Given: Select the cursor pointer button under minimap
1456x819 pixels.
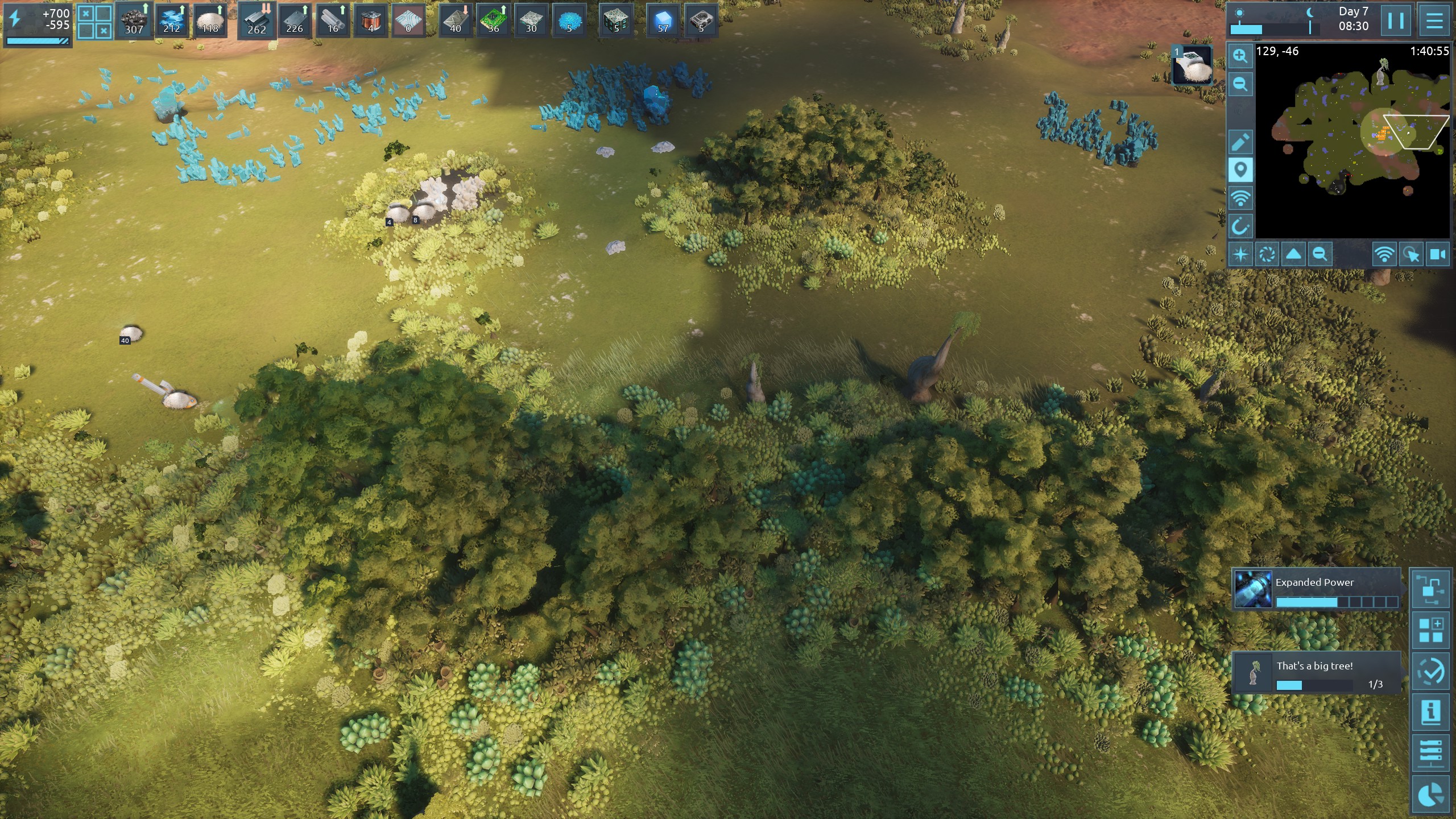Looking at the screenshot, I should pyautogui.click(x=1411, y=254).
